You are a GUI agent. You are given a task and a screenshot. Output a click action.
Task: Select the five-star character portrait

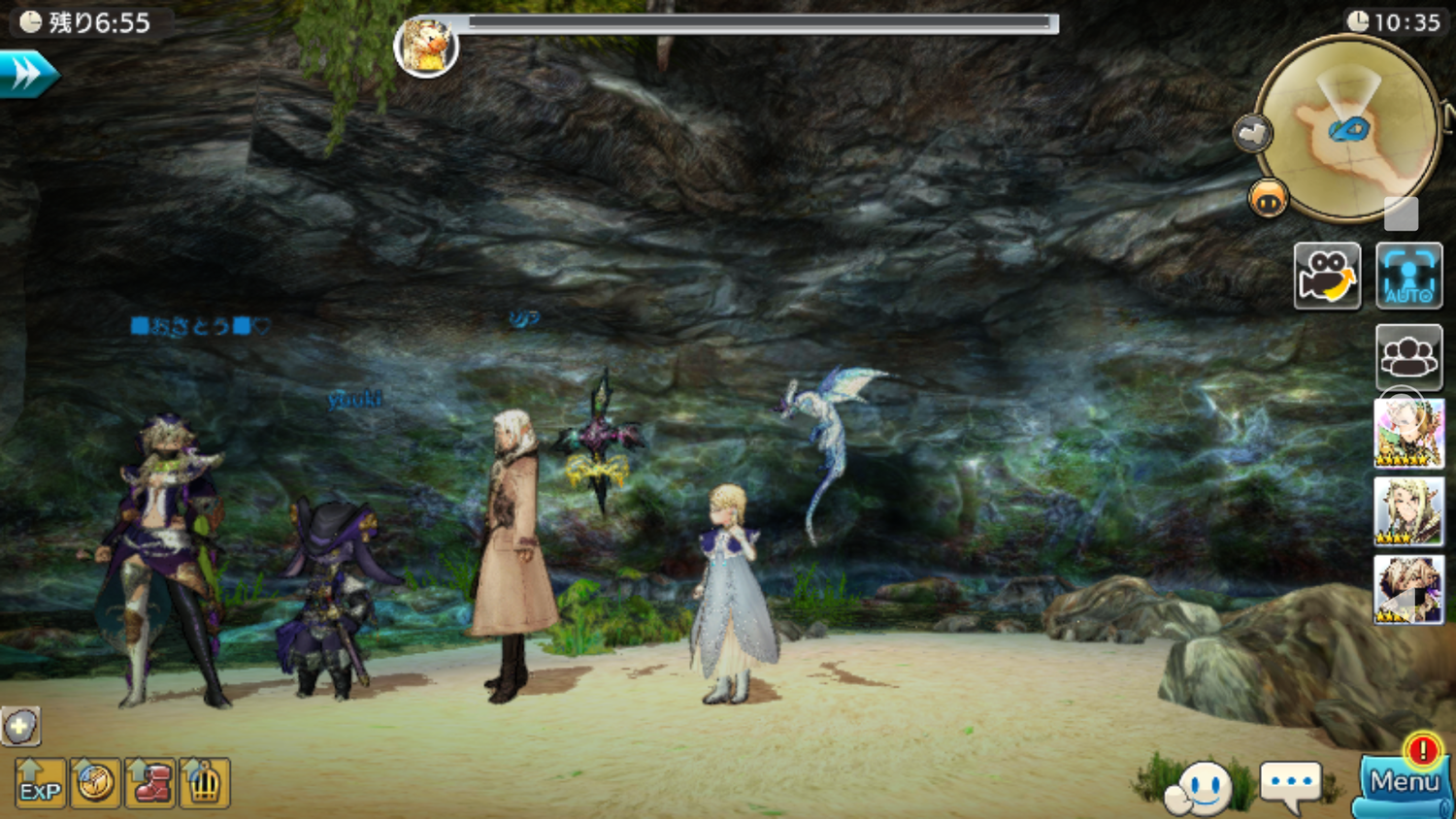(x=1408, y=434)
